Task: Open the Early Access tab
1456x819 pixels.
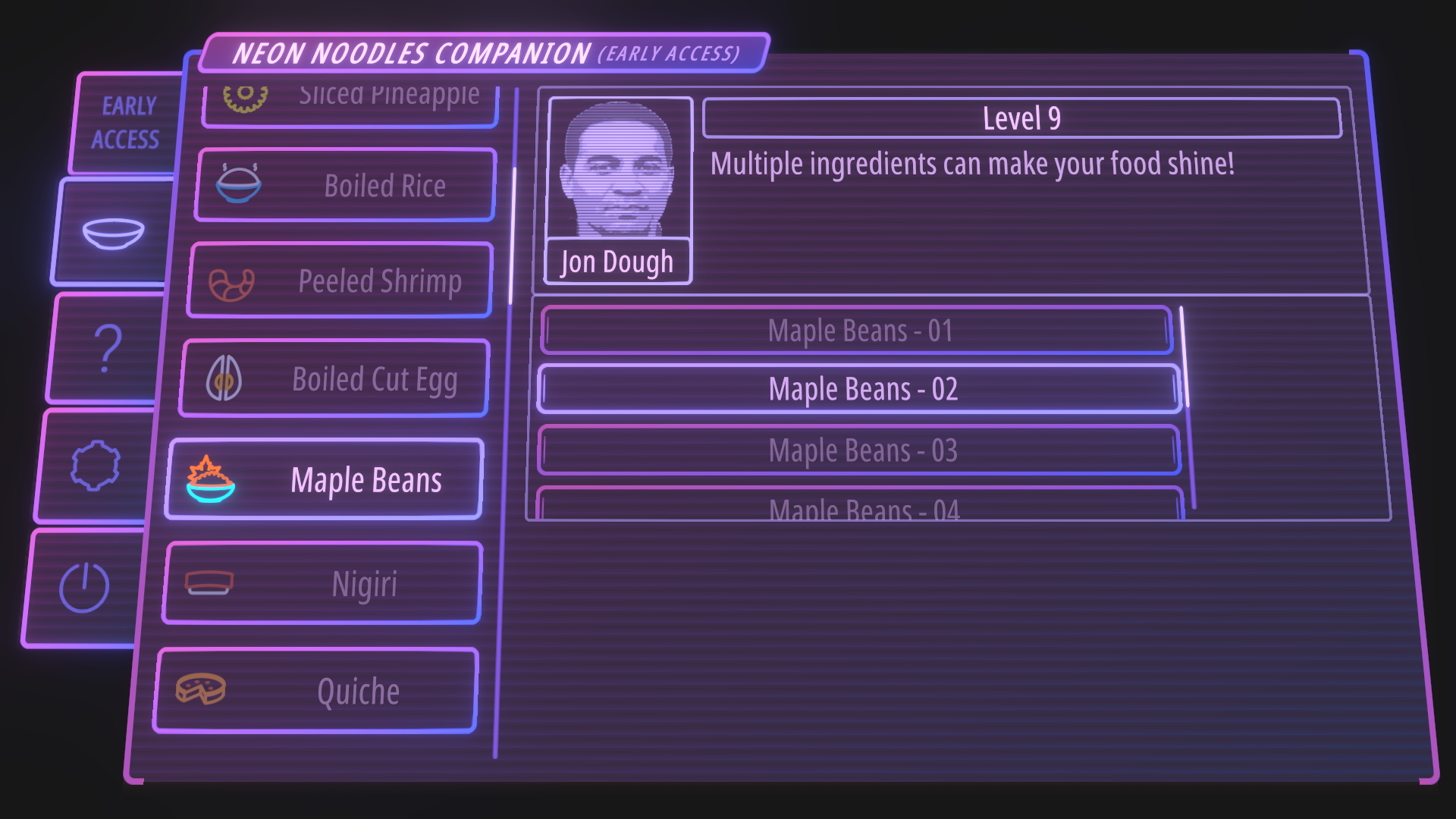Action: [x=127, y=123]
